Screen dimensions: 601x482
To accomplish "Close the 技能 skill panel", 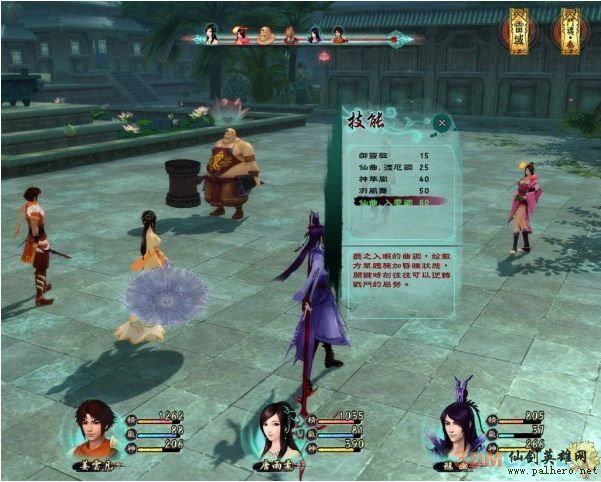I will coord(442,124).
